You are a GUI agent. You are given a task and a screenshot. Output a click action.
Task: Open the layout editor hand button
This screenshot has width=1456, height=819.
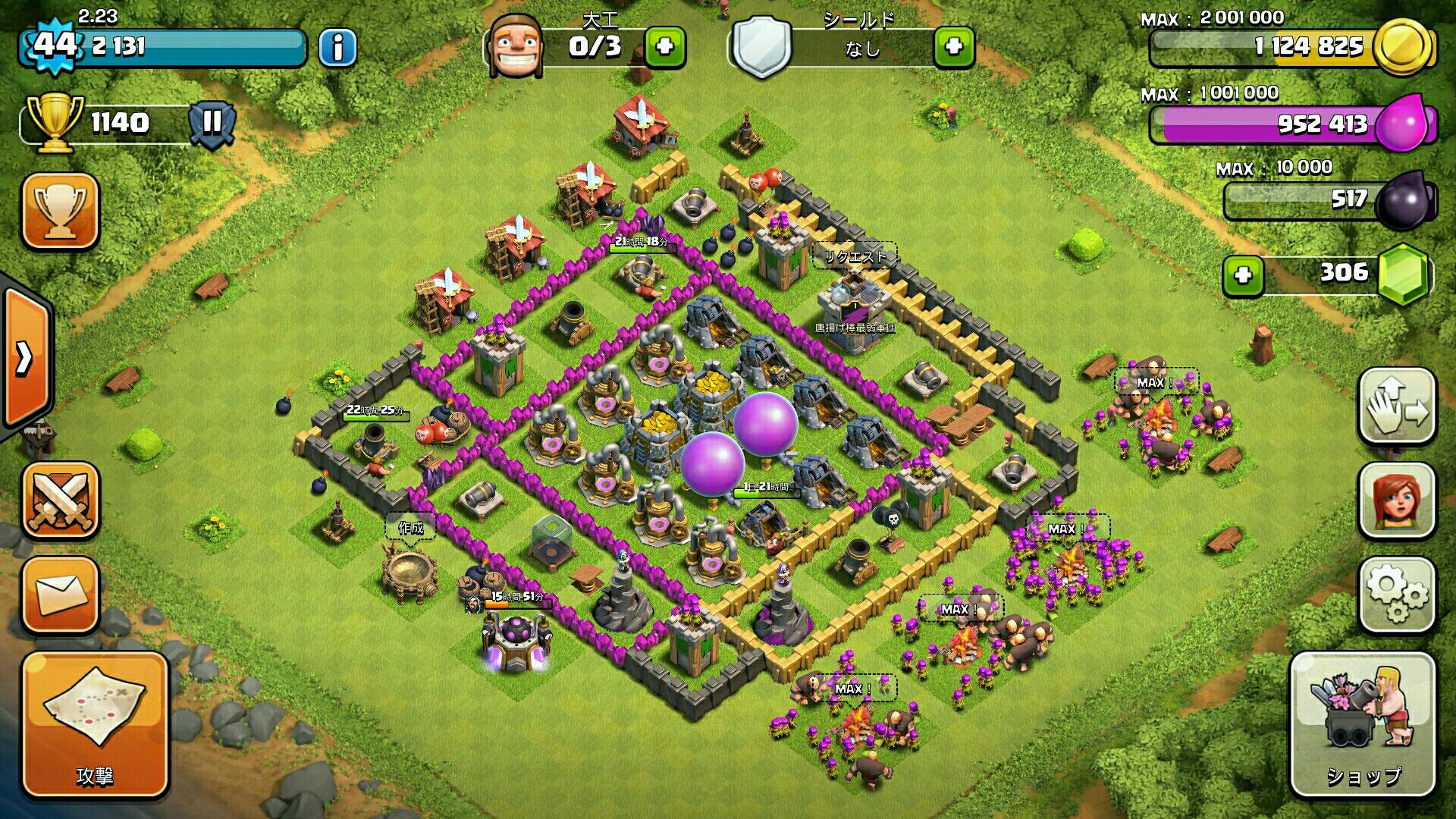[x=1396, y=406]
